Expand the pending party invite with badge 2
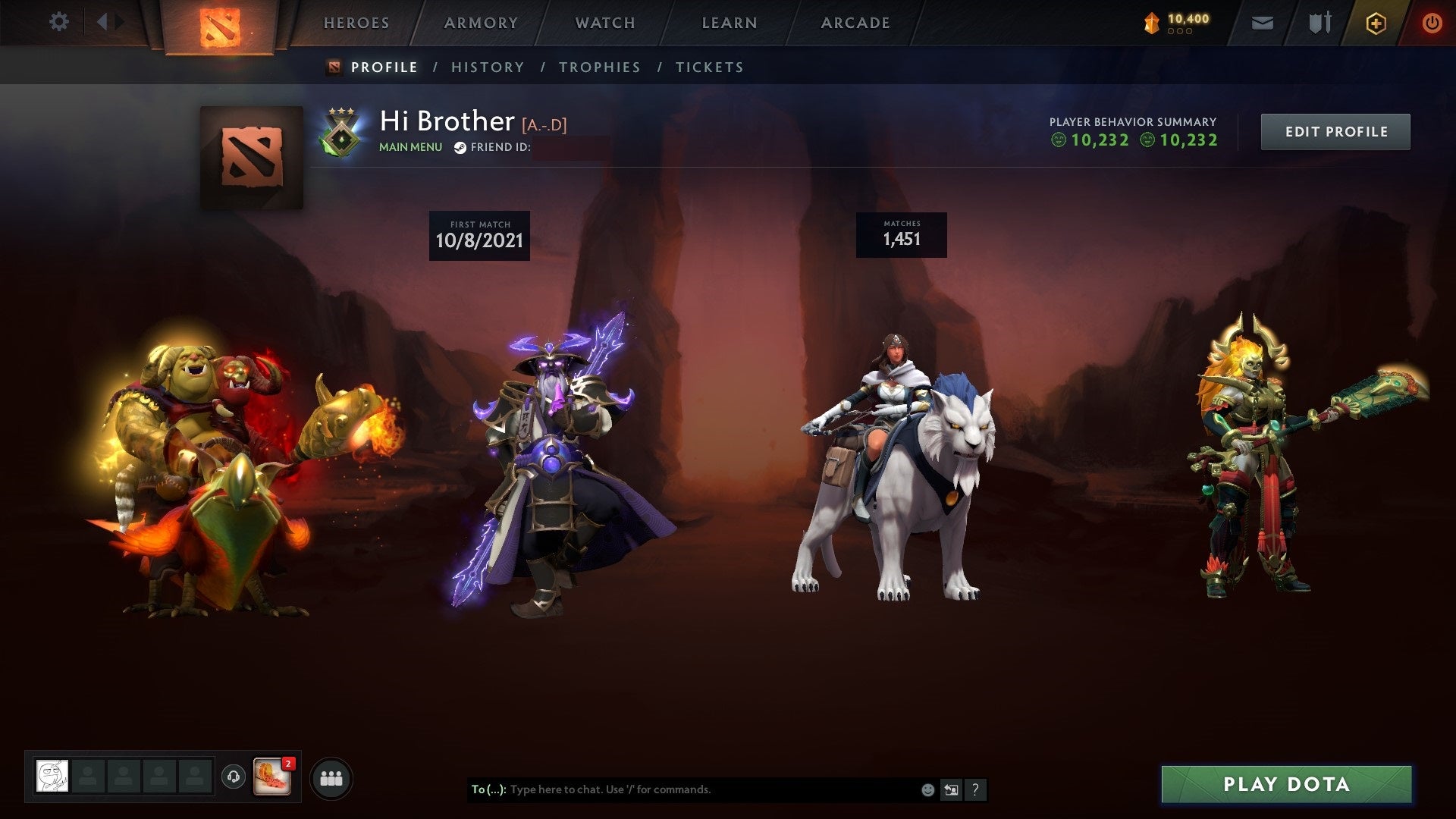 275,777
